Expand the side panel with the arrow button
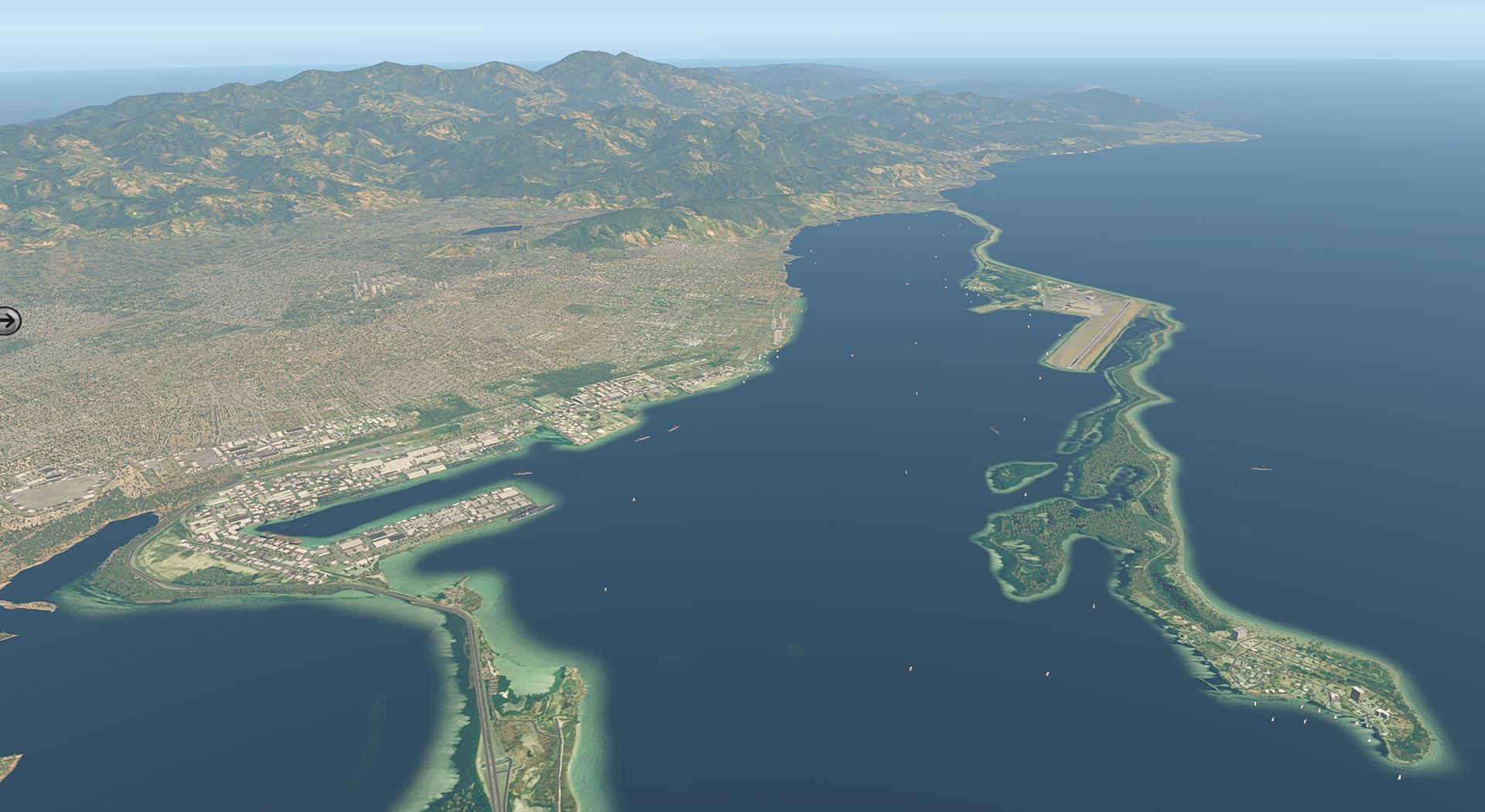 pyautogui.click(x=9, y=320)
